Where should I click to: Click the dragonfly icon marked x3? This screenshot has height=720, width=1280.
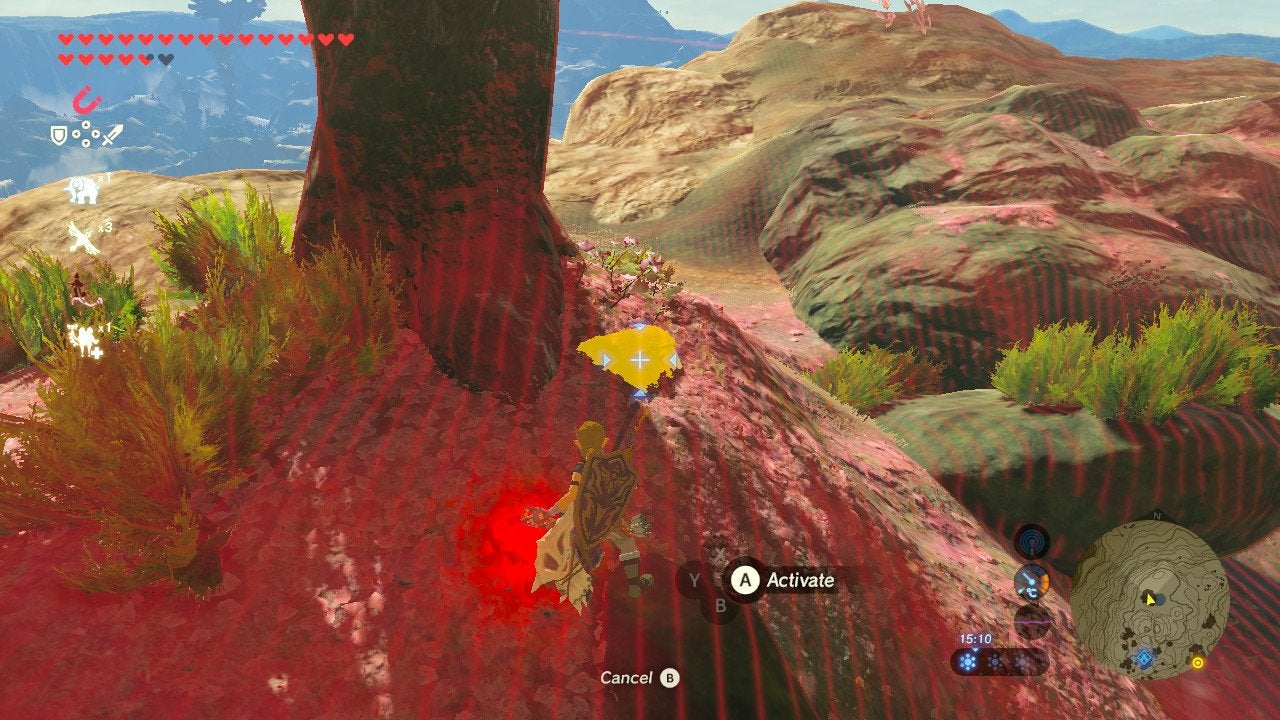pyautogui.click(x=84, y=236)
